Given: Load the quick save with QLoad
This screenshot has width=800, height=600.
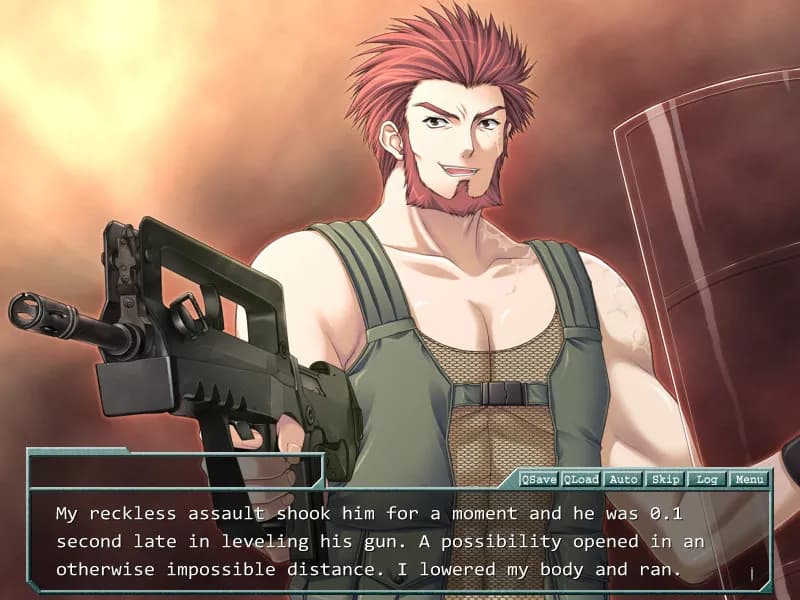Looking at the screenshot, I should [x=581, y=479].
